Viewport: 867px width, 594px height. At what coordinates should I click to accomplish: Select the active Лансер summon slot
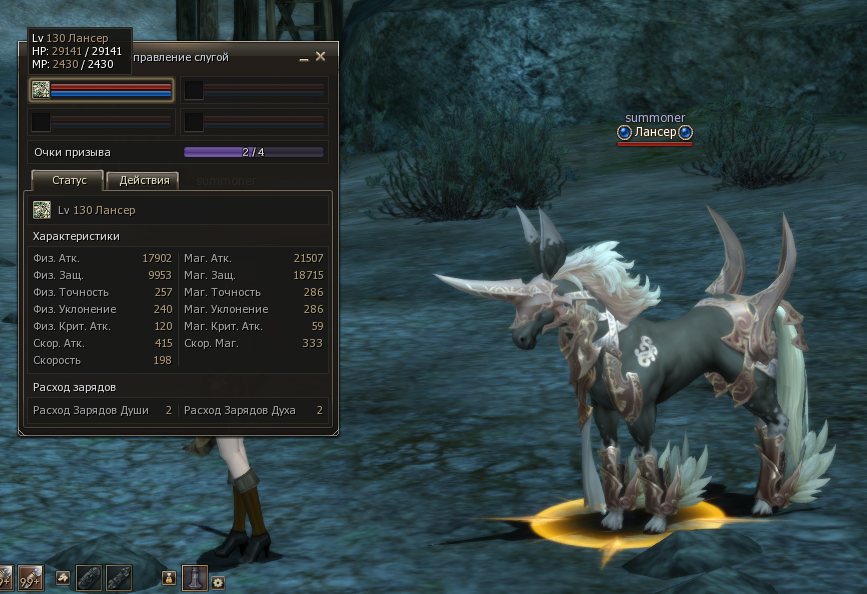[x=102, y=90]
